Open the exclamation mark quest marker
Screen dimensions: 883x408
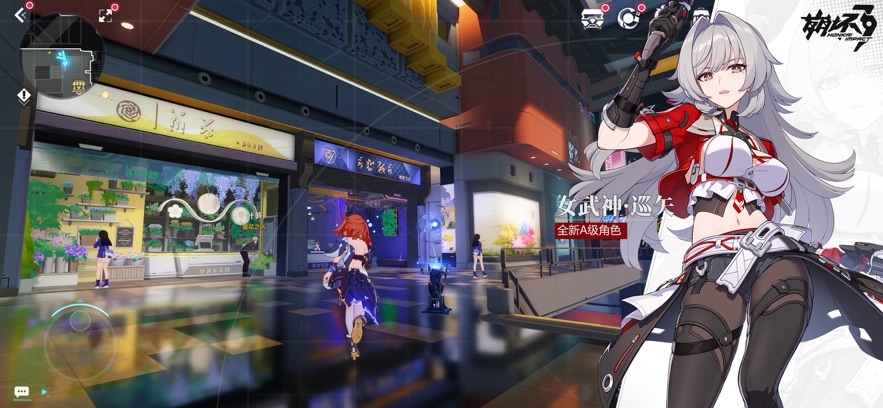pos(24,95)
